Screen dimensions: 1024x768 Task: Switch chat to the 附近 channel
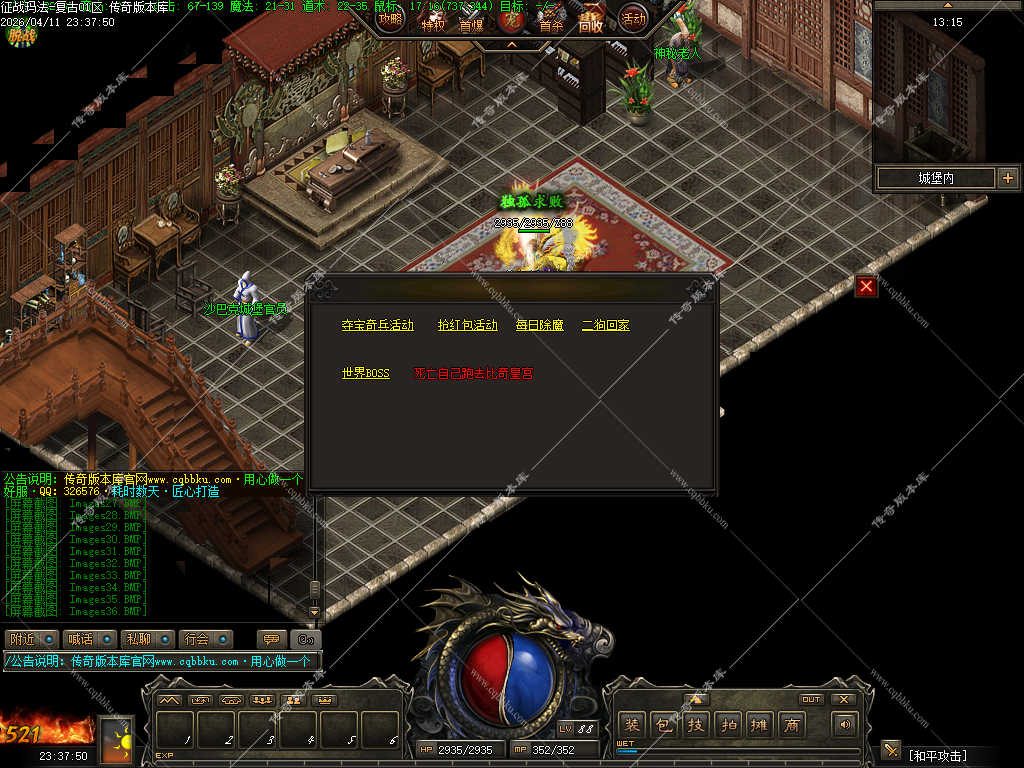click(x=22, y=639)
